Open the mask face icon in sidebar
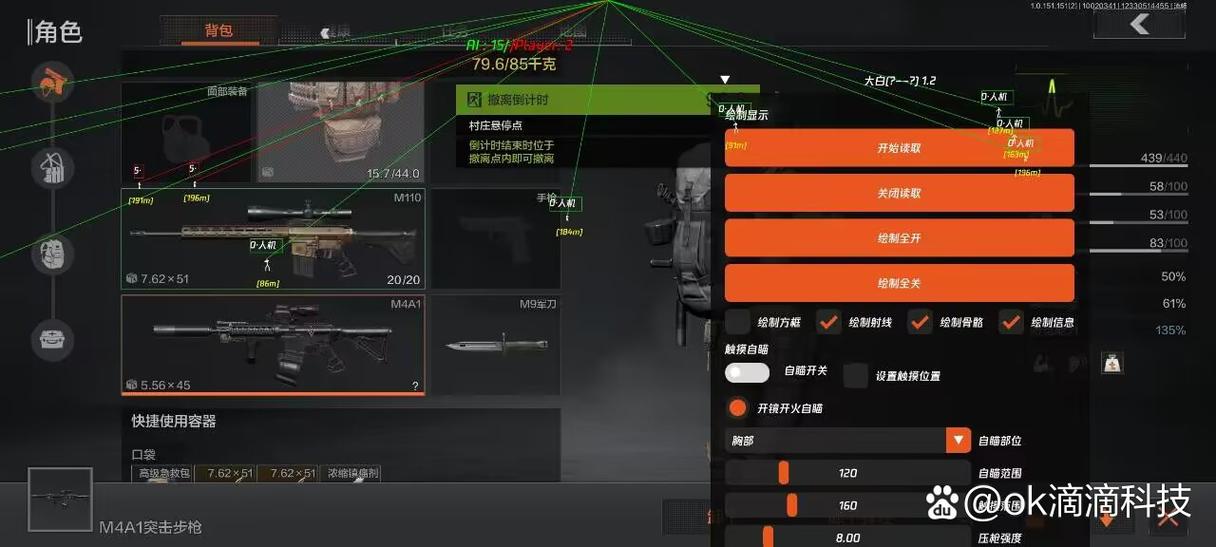The height and width of the screenshot is (547, 1216). tap(52, 254)
